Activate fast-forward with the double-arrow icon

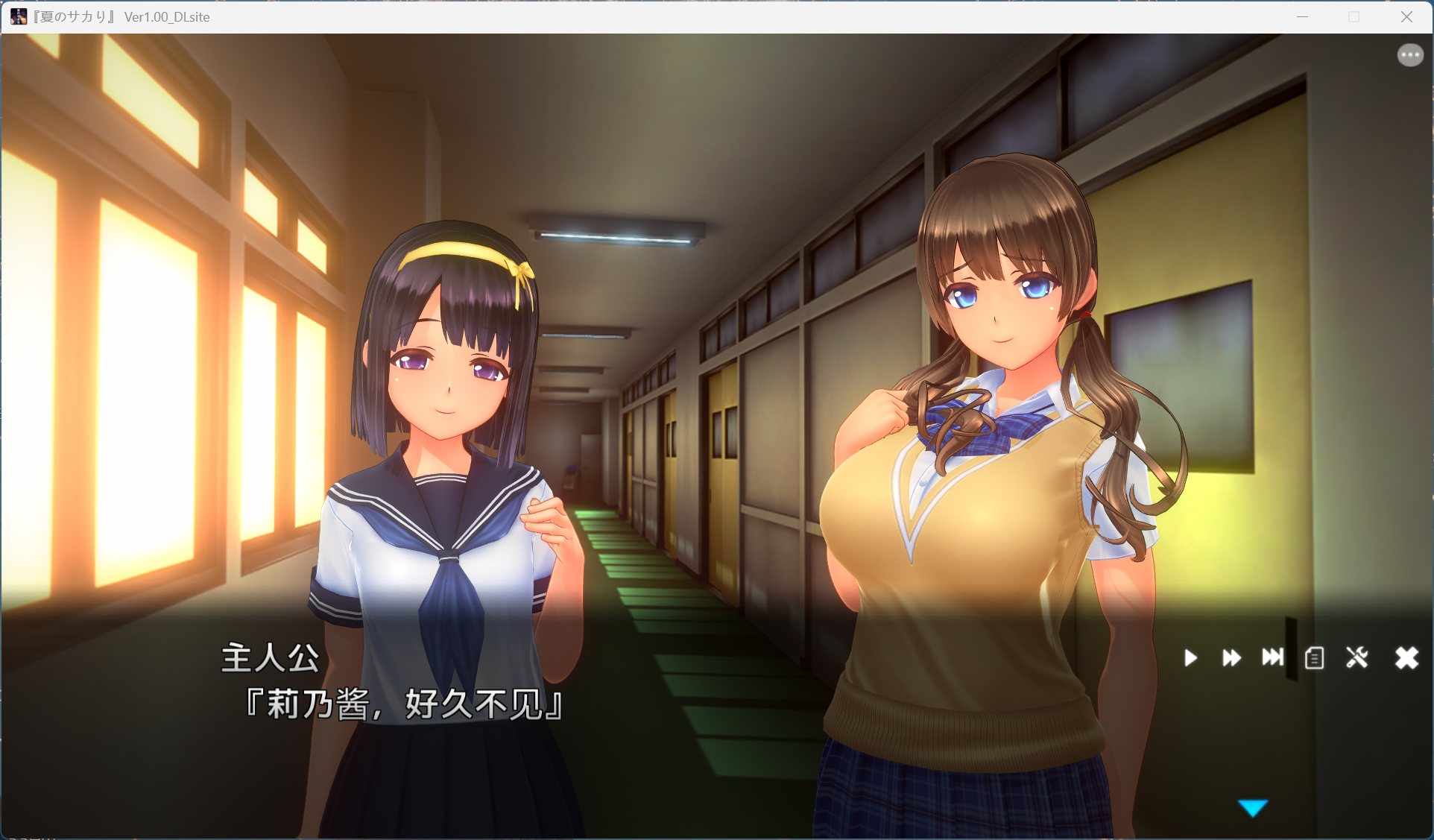[1231, 657]
